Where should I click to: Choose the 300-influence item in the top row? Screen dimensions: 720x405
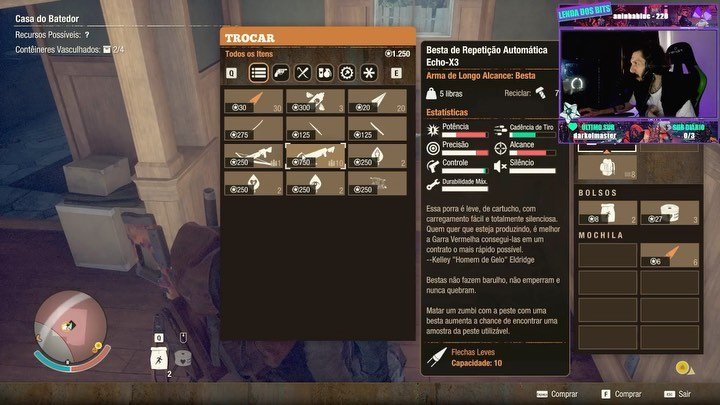click(x=316, y=101)
